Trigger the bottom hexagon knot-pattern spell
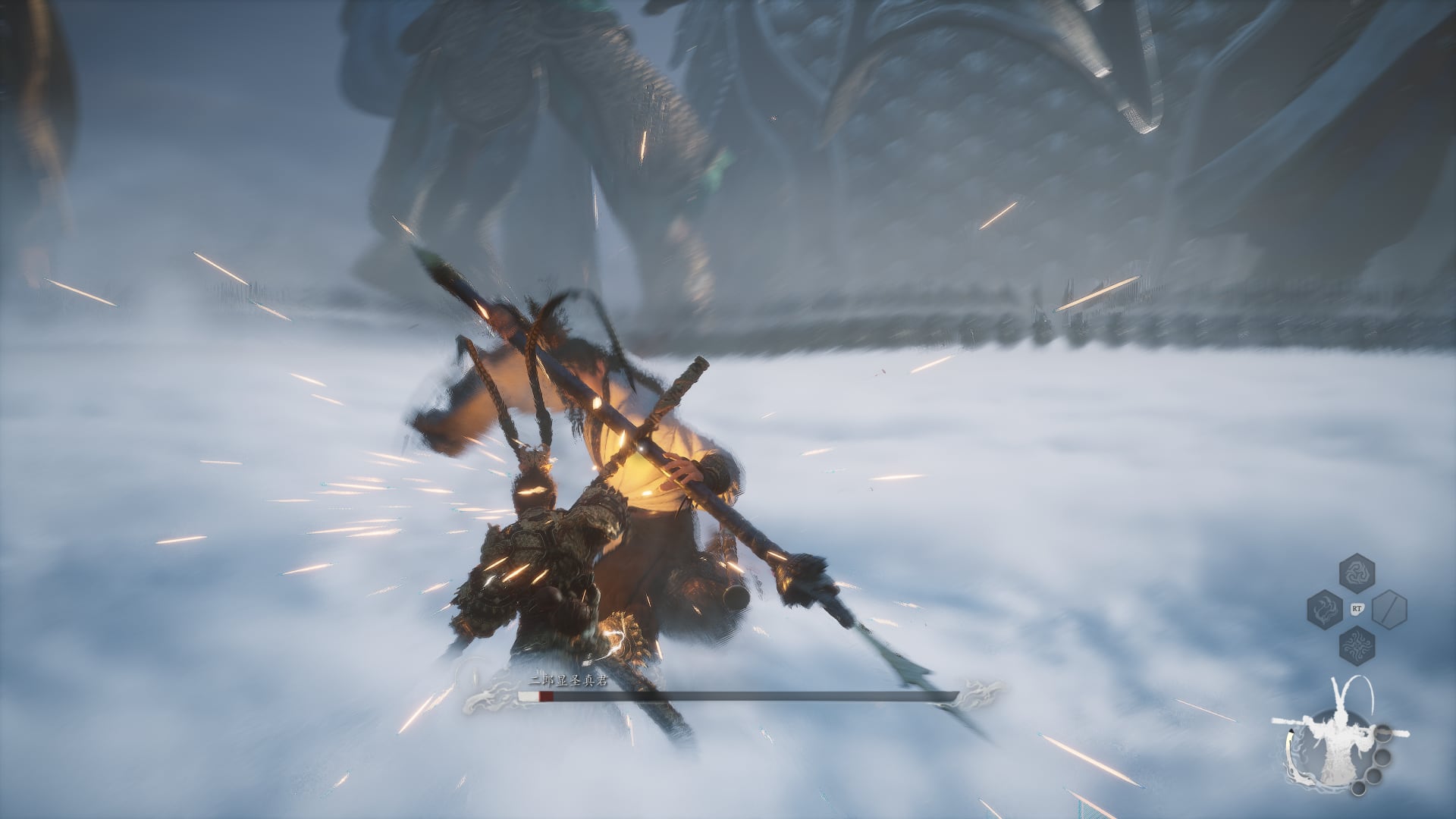Image resolution: width=1456 pixels, height=819 pixels. 1357,645
